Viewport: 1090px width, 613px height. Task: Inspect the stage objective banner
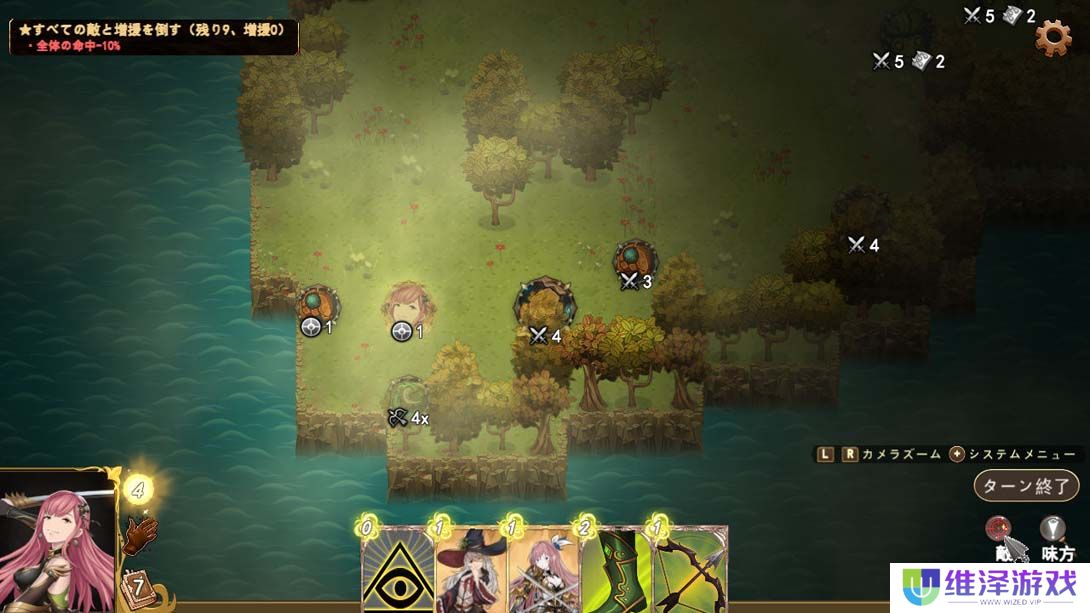154,37
